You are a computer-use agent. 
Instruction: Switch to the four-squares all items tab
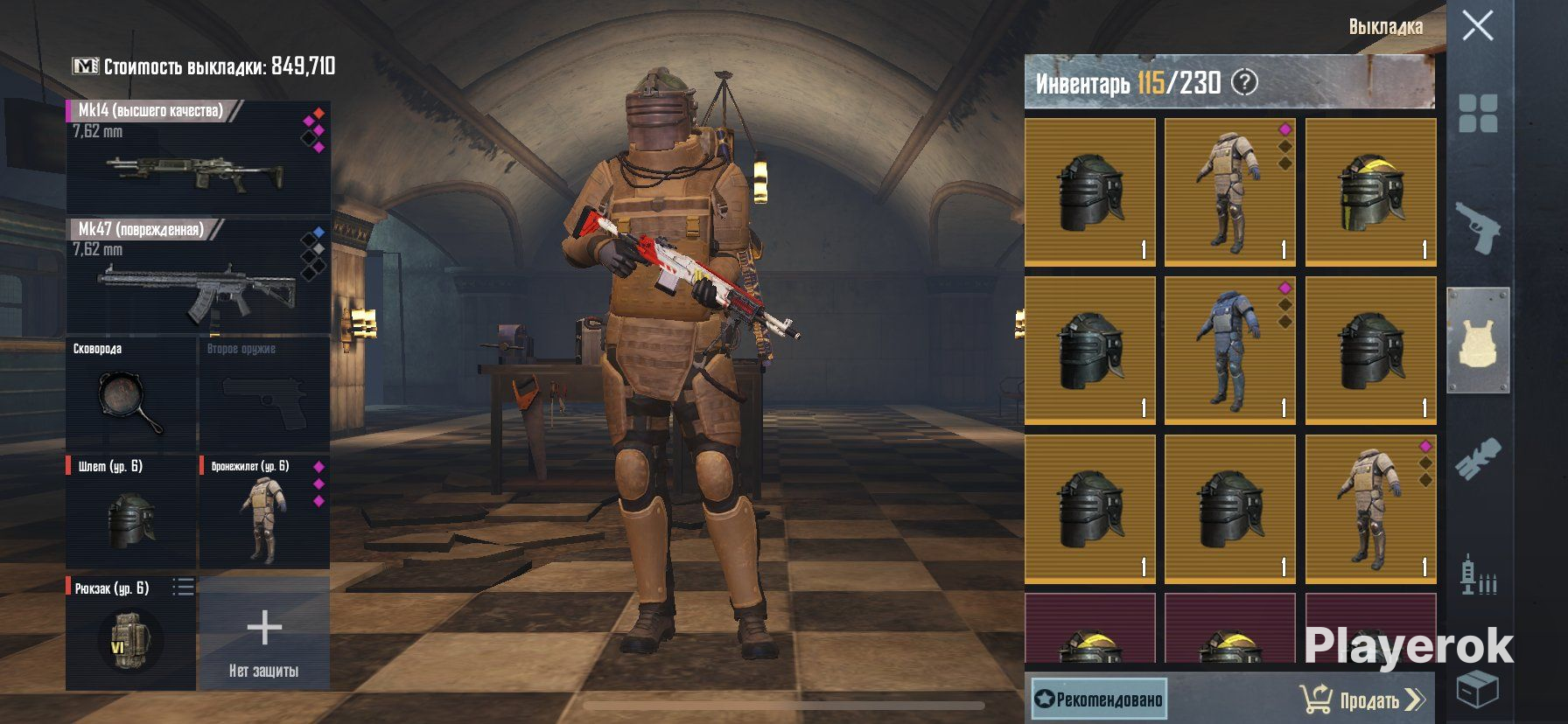pos(1478,114)
